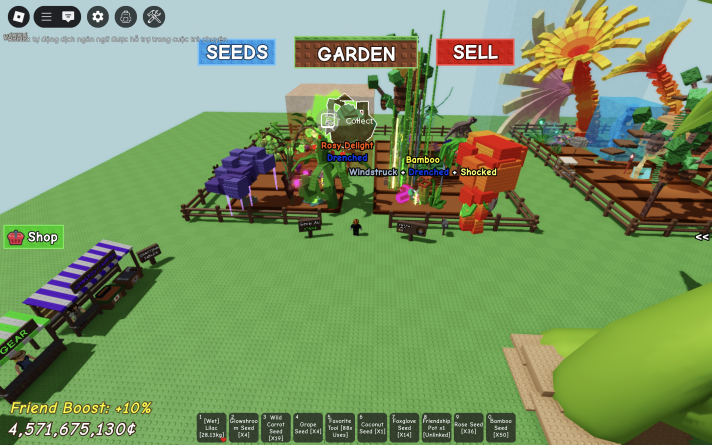Choose the Wild Carrot Seed slot
This screenshot has width=712, height=445.
[275, 428]
